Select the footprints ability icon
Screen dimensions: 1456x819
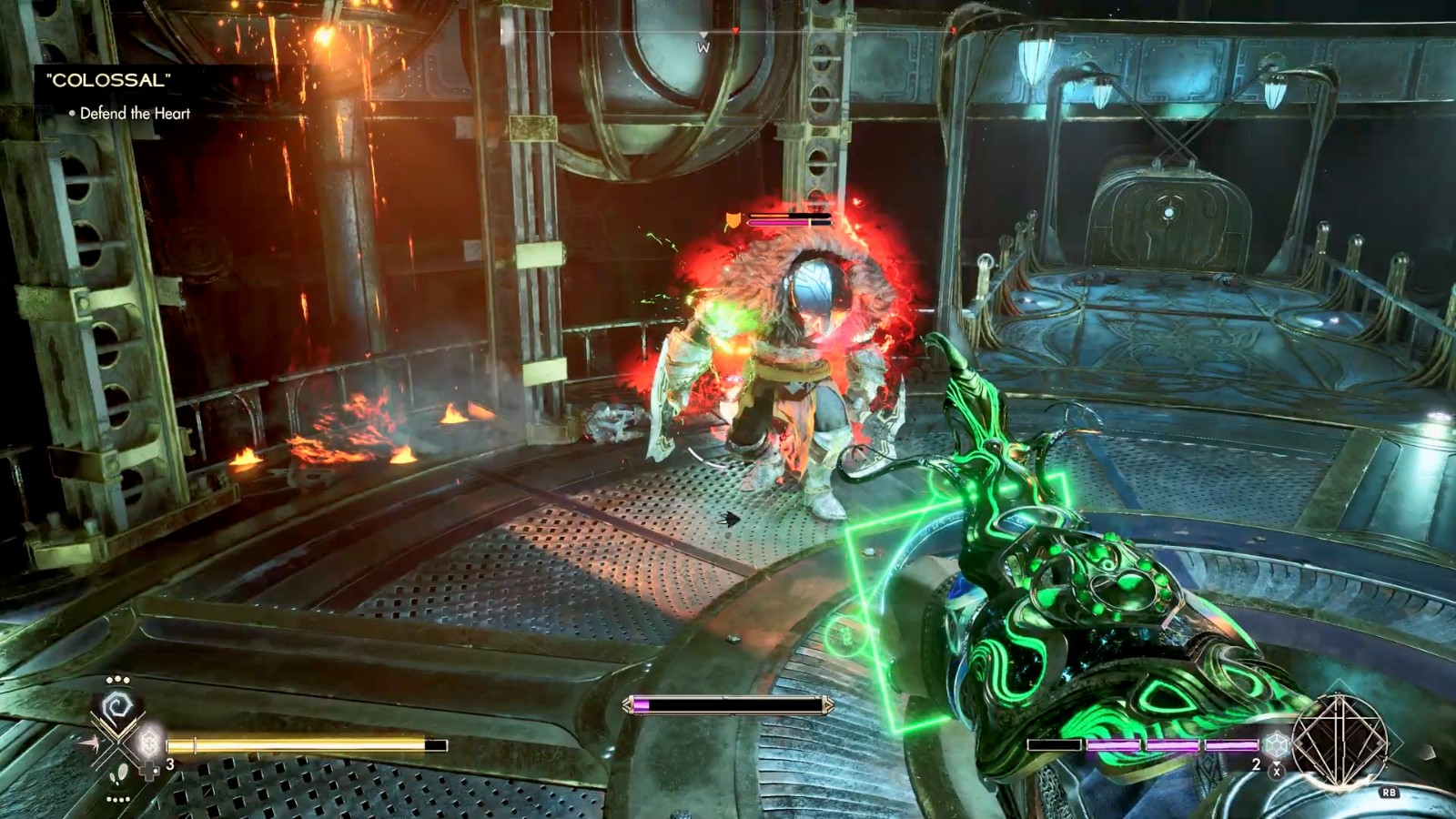tap(118, 776)
